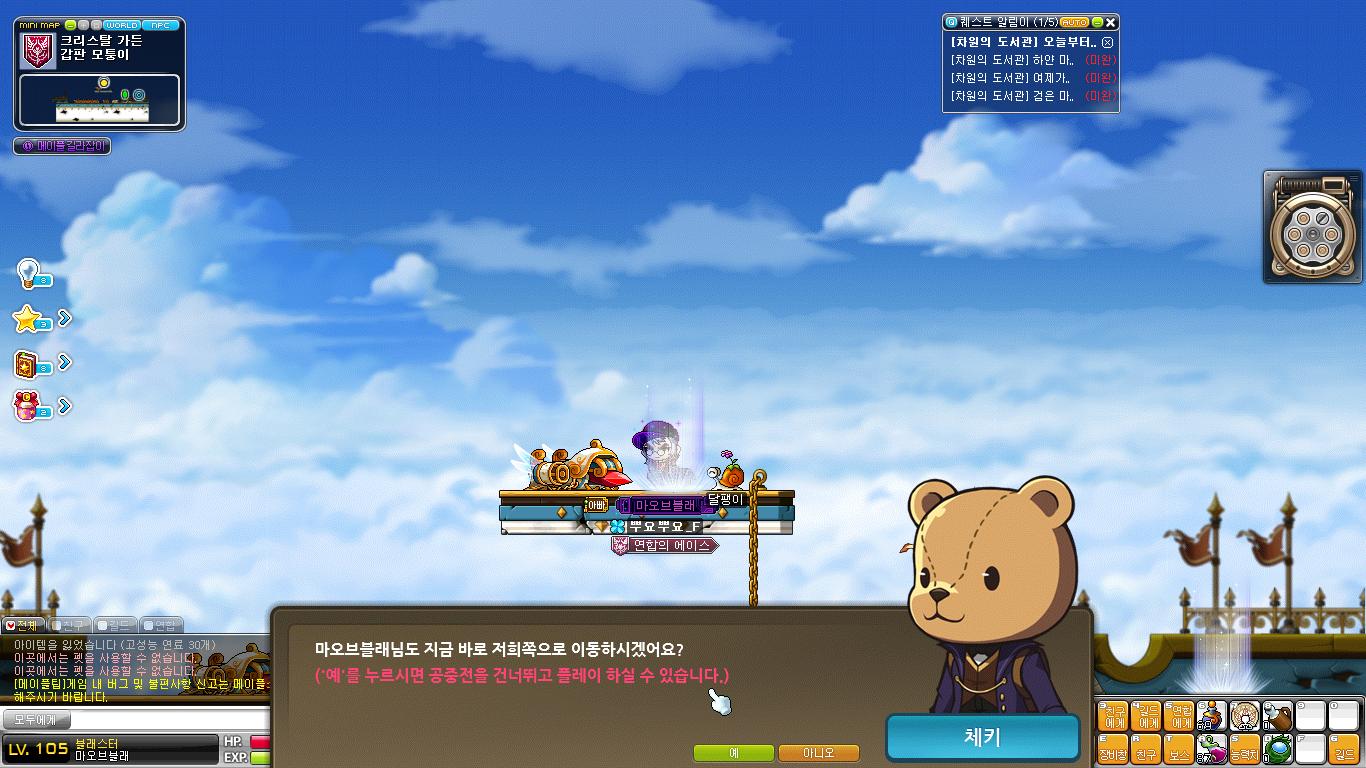Screen dimensions: 1366x768
Task: Open the 장비창 equipment window quickslot
Action: (x=1112, y=748)
